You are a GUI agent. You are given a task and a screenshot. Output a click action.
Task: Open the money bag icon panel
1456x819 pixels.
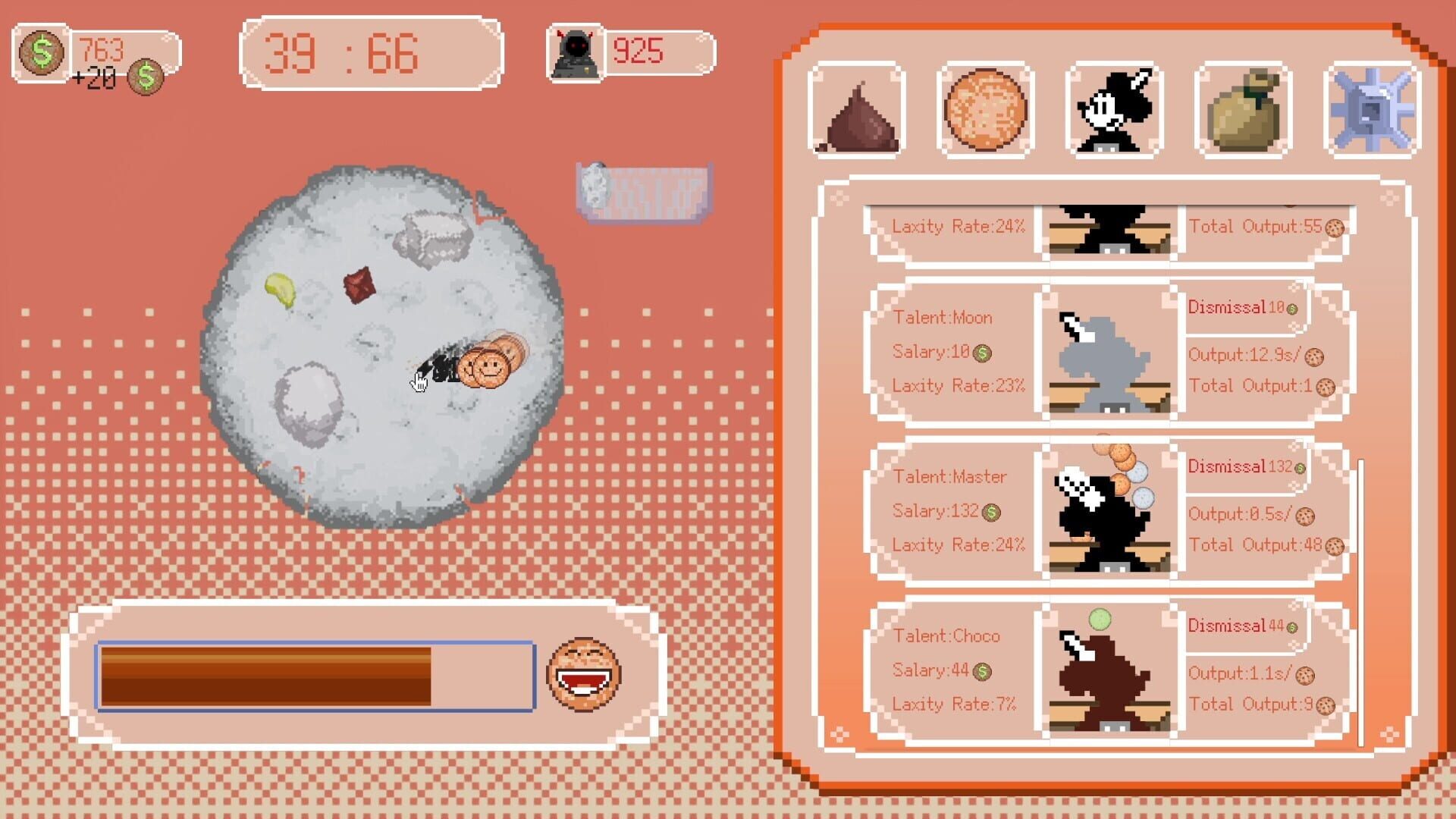pos(1241,114)
